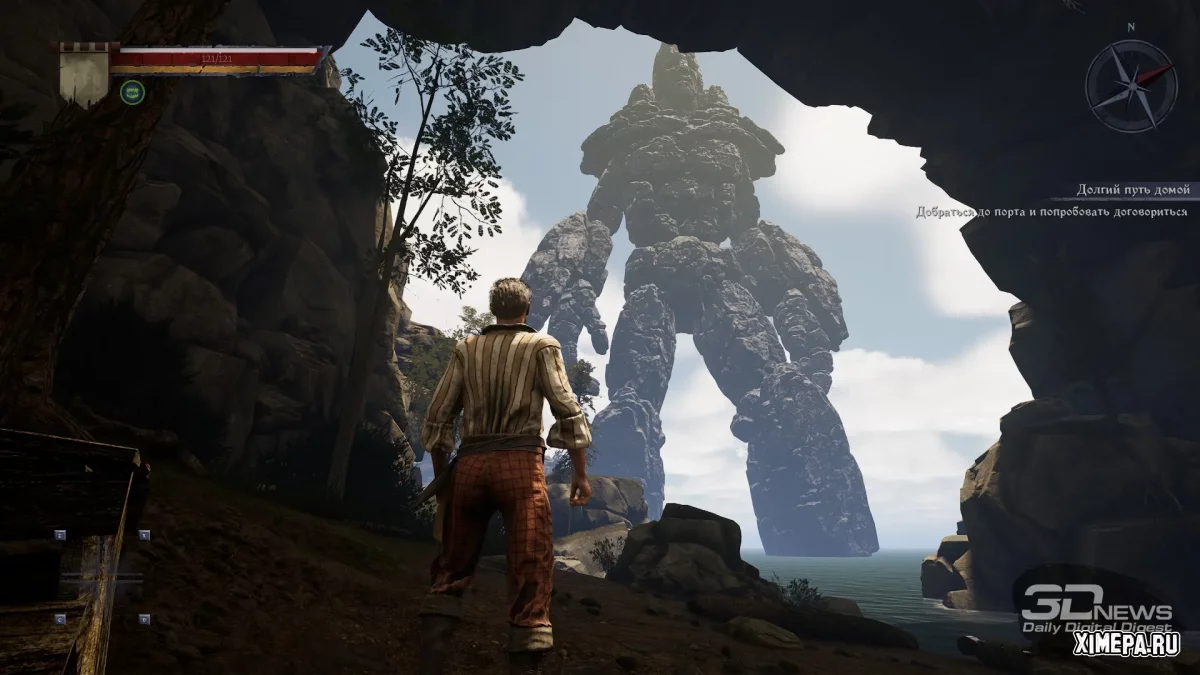Screen dimensions: 1200x675
Task: Click the green status effect icon
Action: (130, 93)
